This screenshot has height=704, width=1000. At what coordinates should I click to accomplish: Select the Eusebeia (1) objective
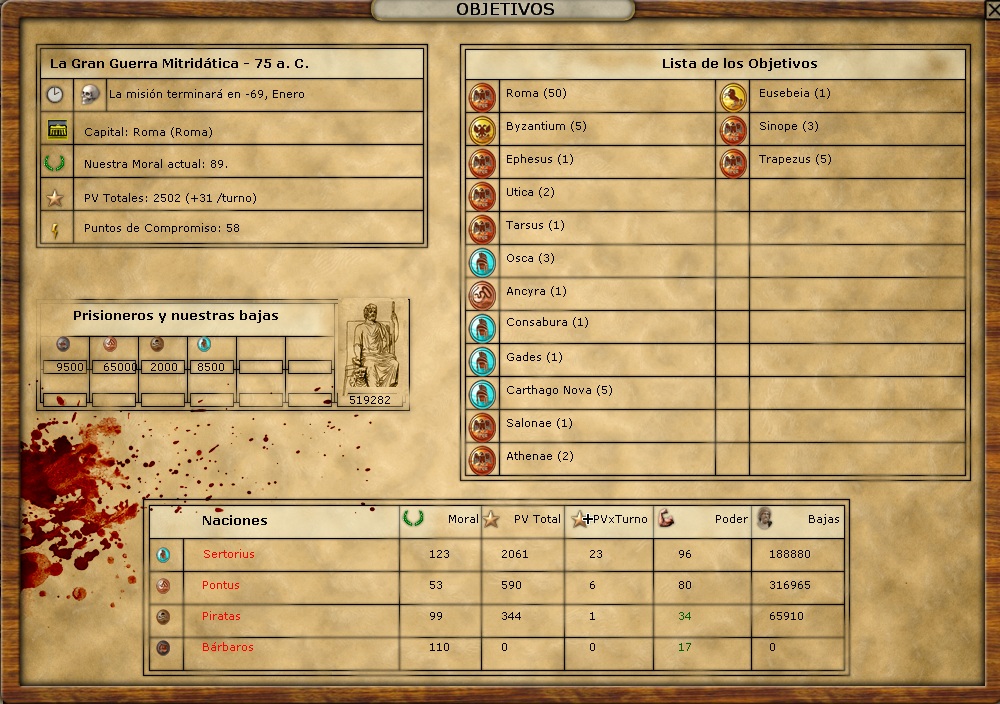pyautogui.click(x=794, y=94)
